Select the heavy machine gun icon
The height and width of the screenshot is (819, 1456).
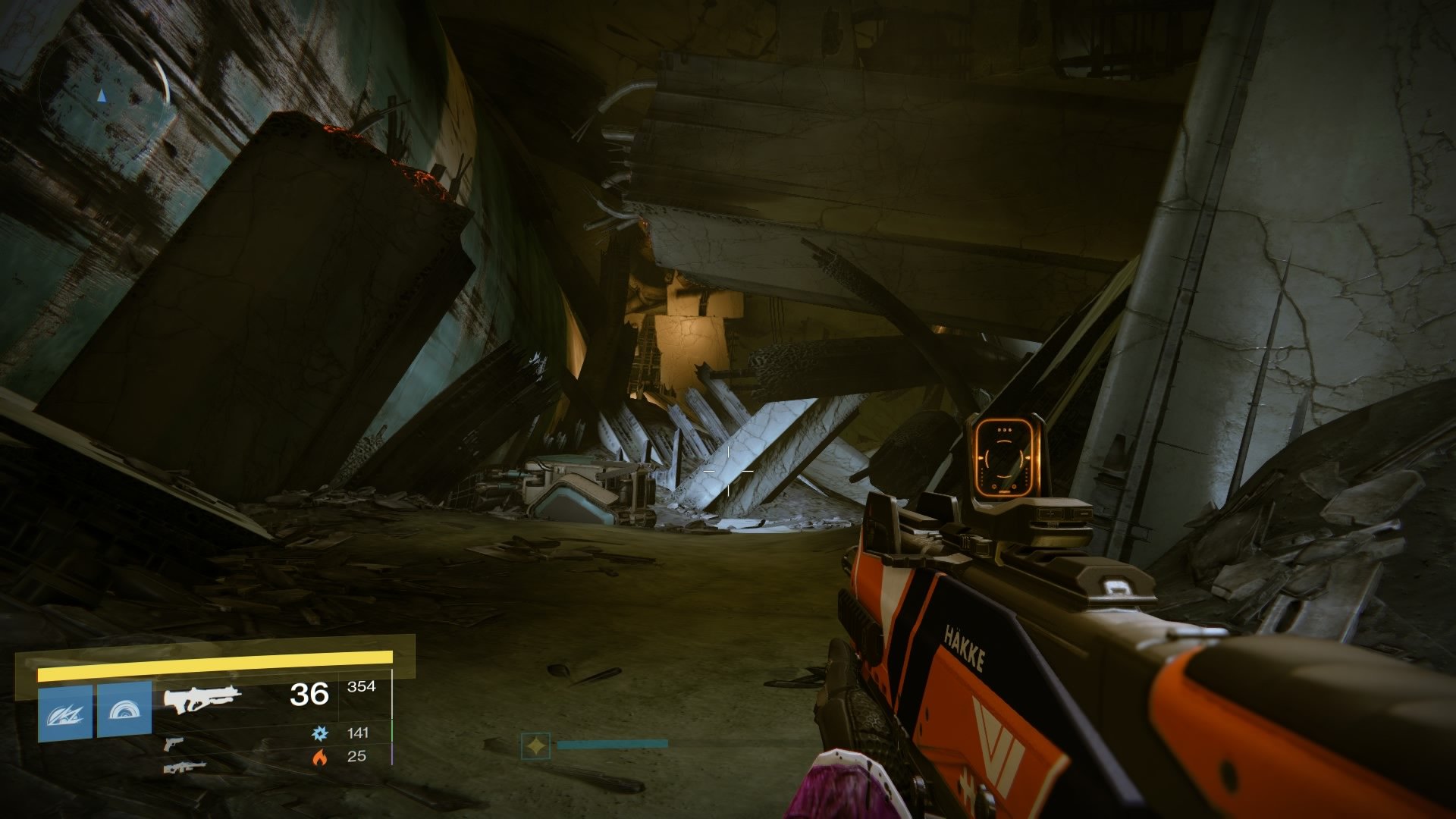tap(184, 767)
